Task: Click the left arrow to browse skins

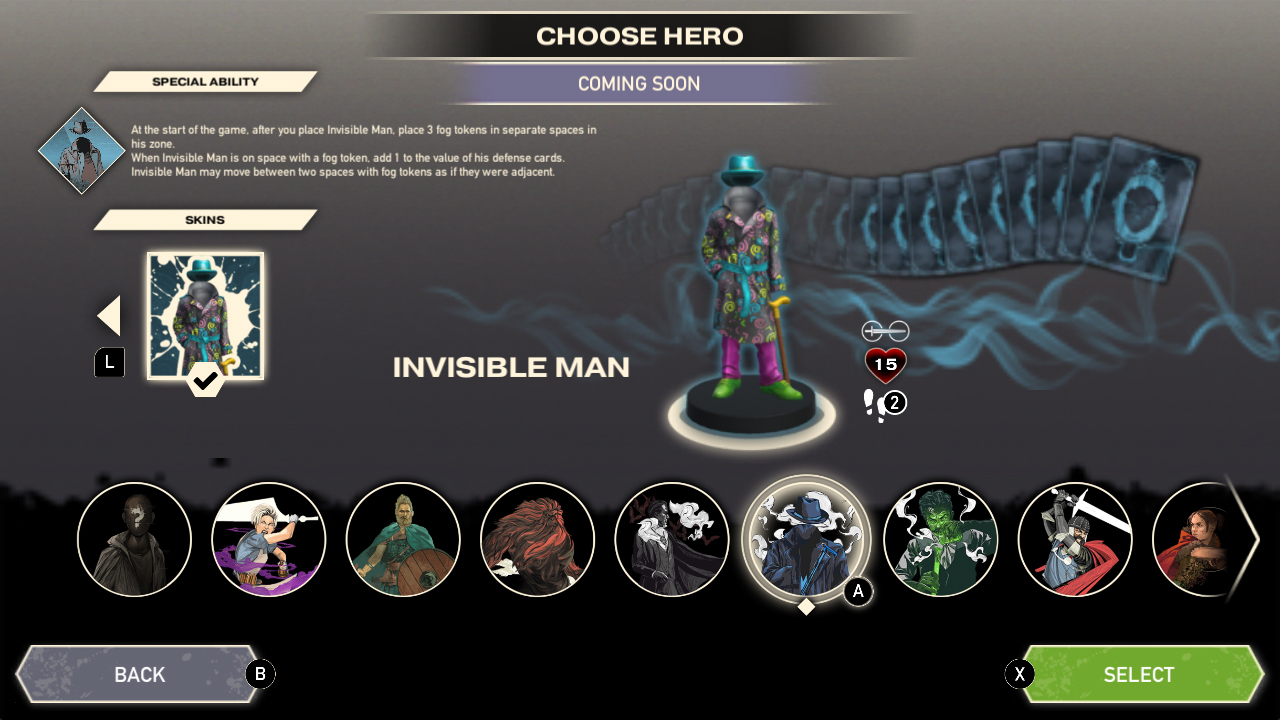Action: coord(108,314)
